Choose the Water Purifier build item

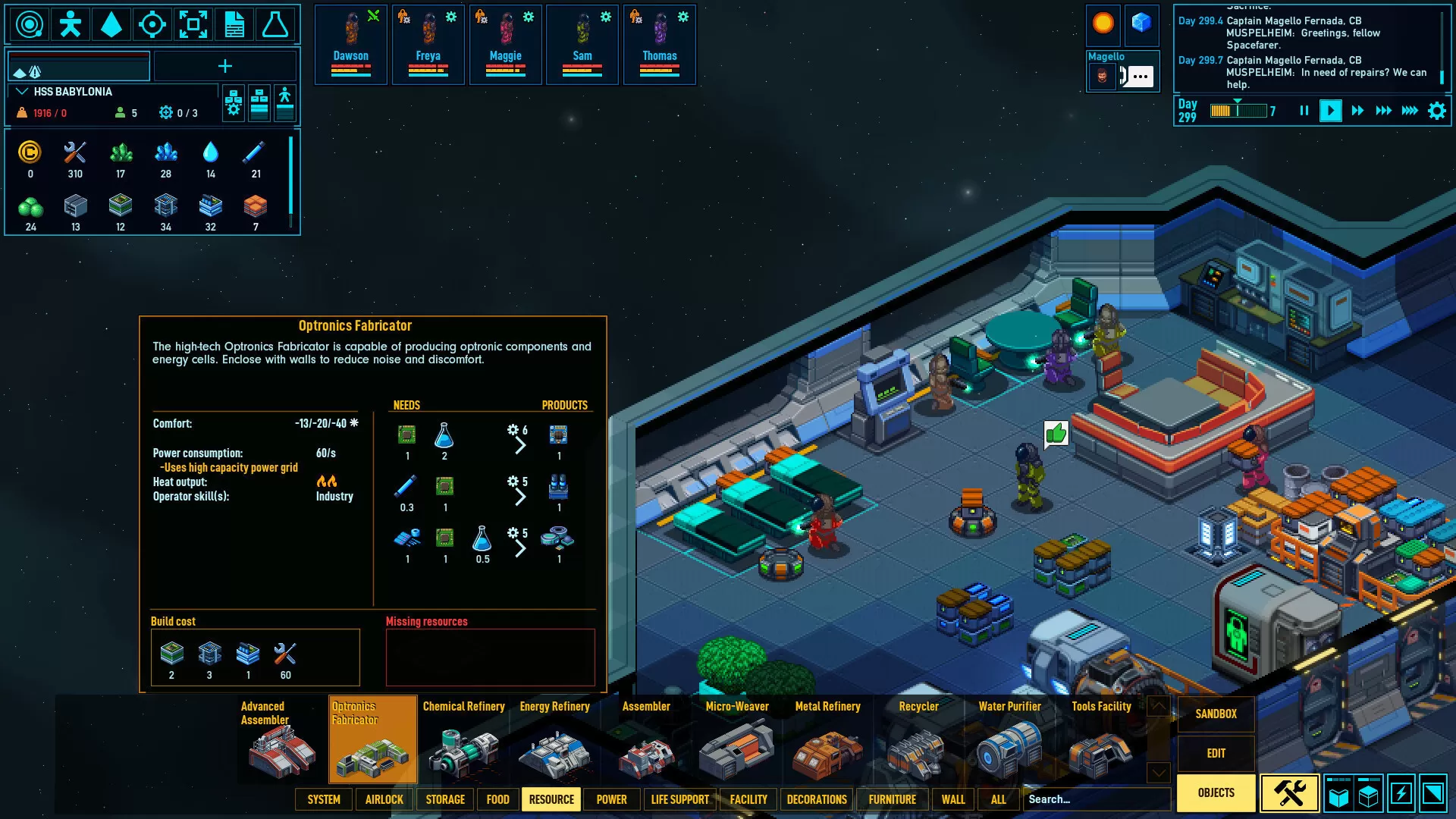(1009, 739)
